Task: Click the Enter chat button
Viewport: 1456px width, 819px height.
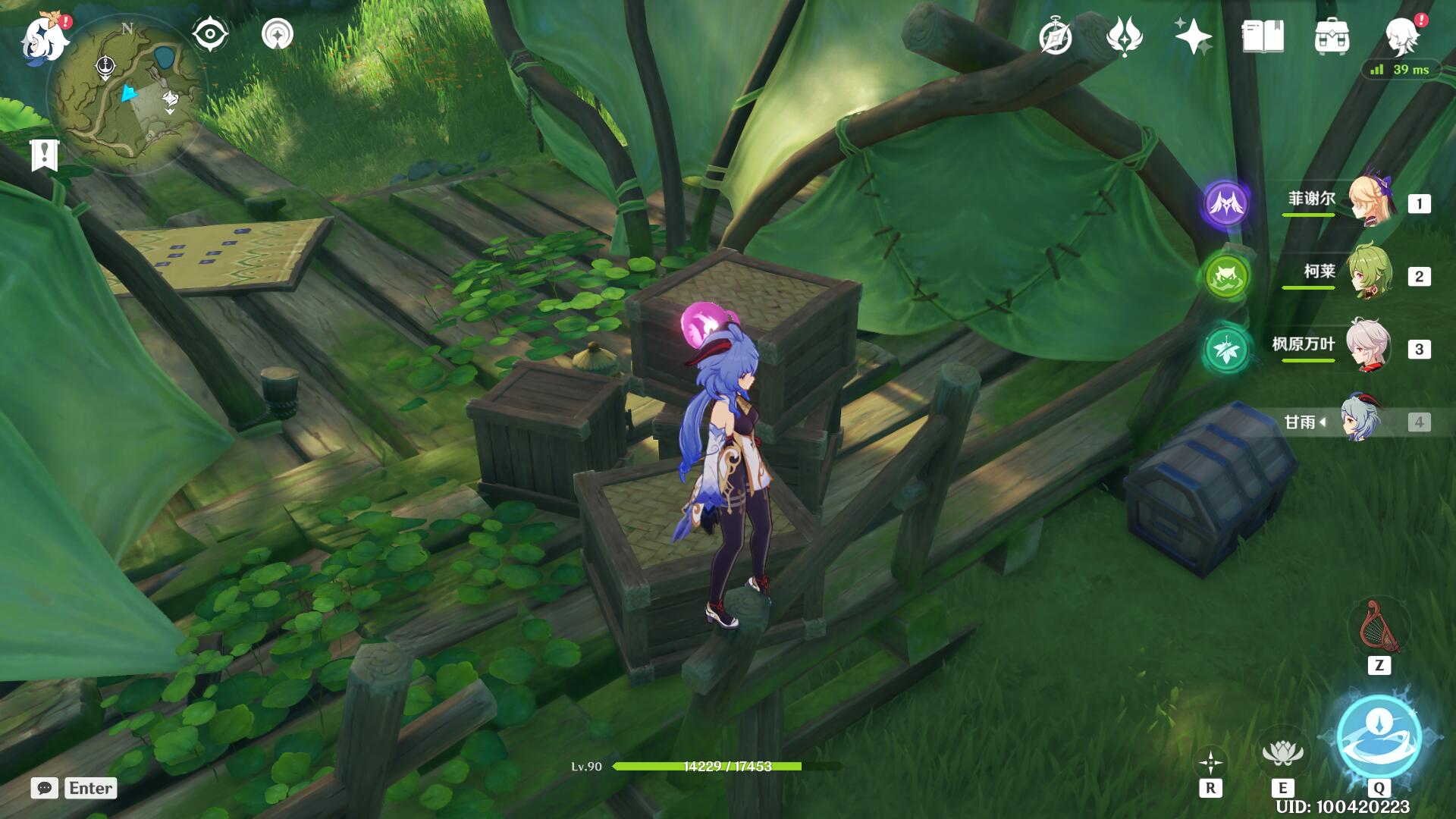Action: [x=89, y=789]
